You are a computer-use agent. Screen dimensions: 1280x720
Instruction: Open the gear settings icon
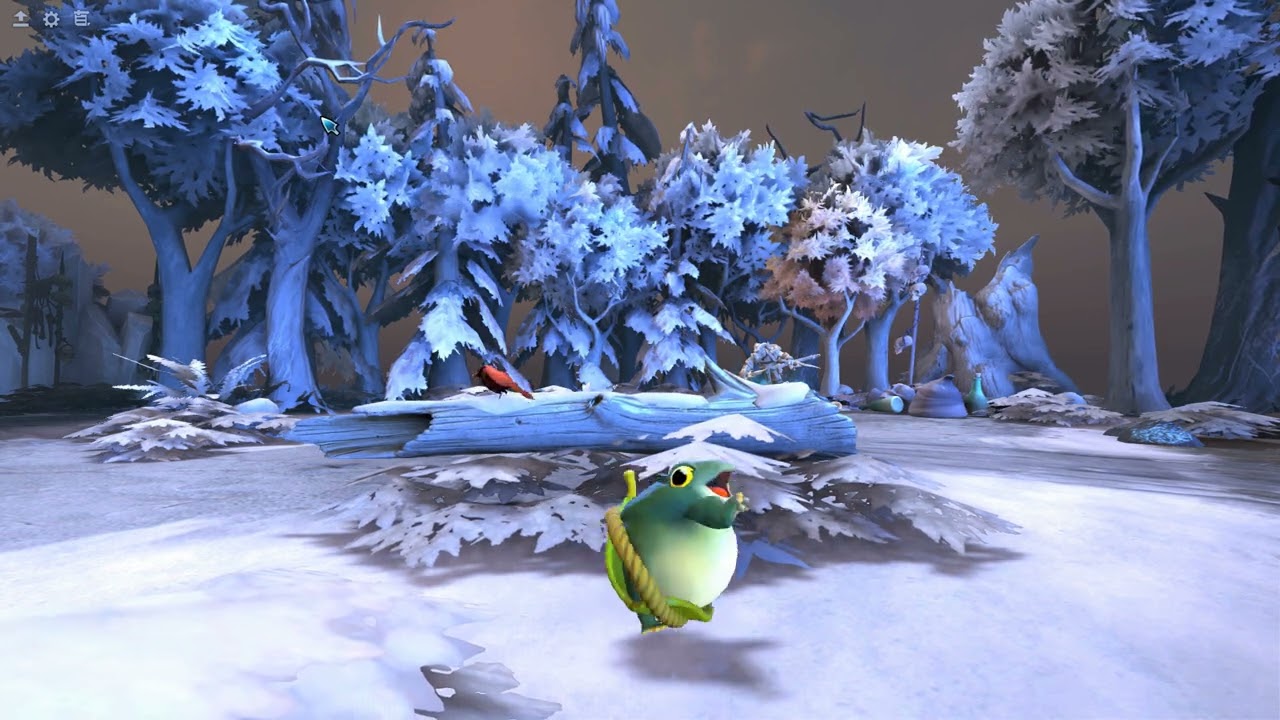tap(51, 18)
